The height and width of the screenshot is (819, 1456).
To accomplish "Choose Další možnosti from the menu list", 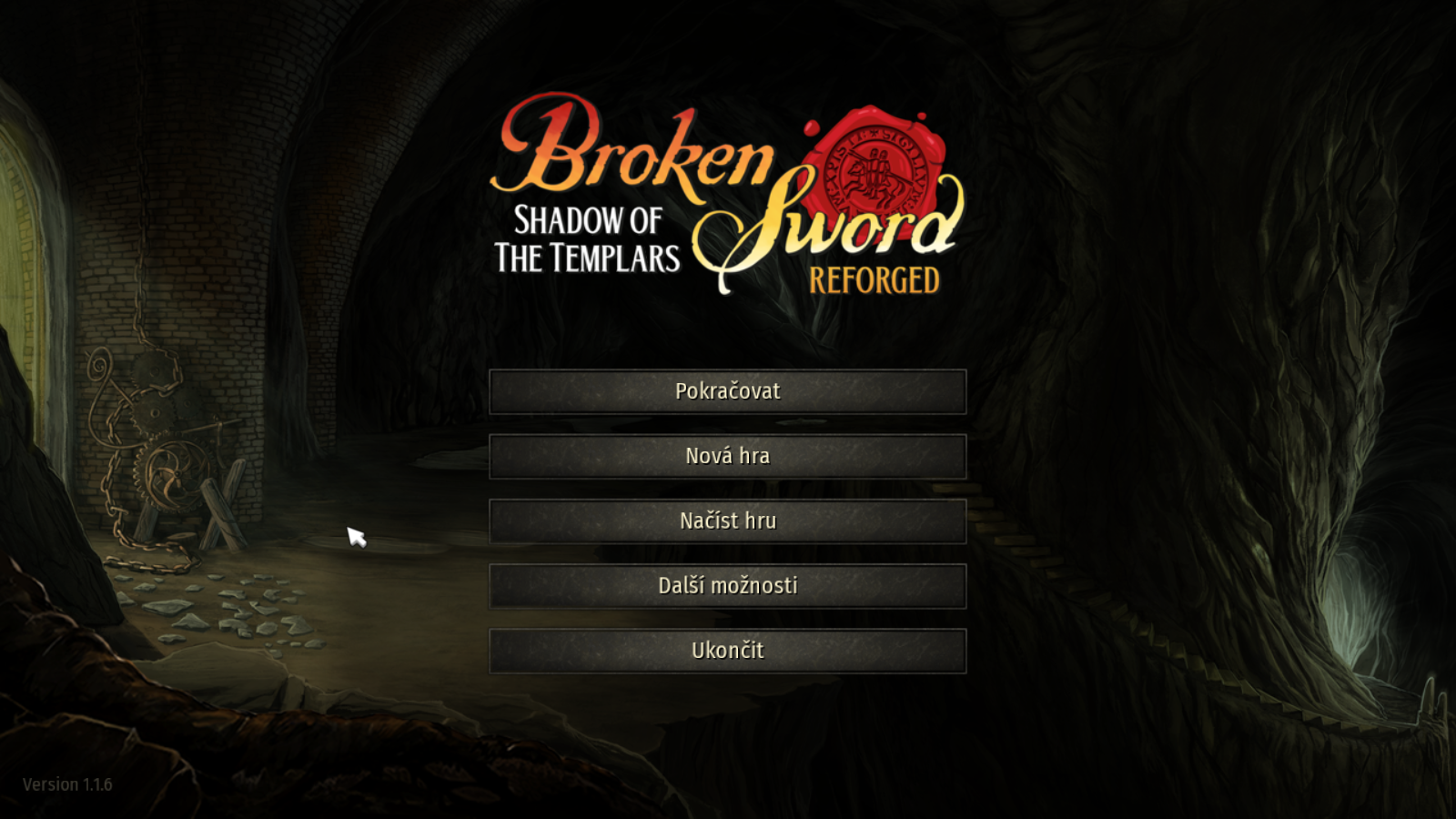I will coord(727,586).
